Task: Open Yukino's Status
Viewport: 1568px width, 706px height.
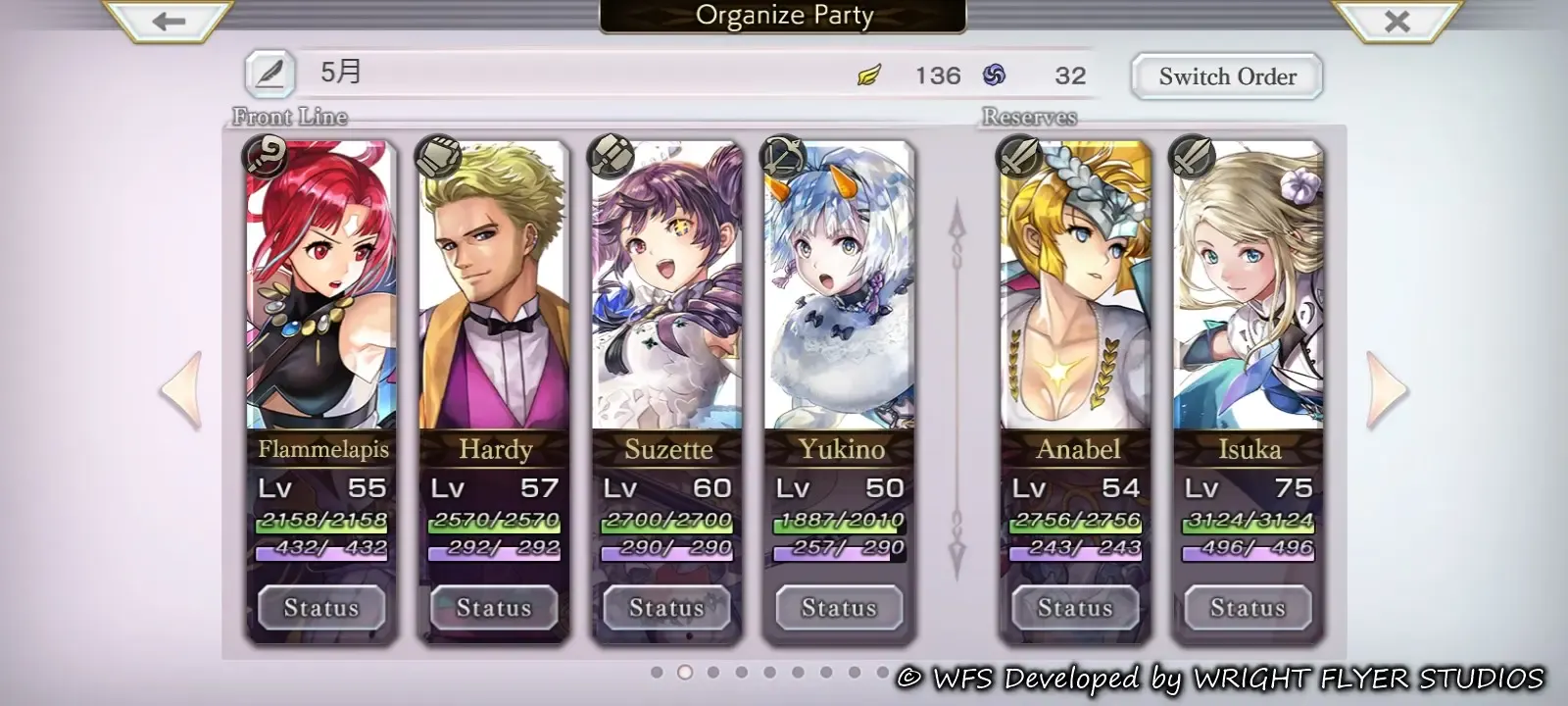Action: pyautogui.click(x=839, y=608)
